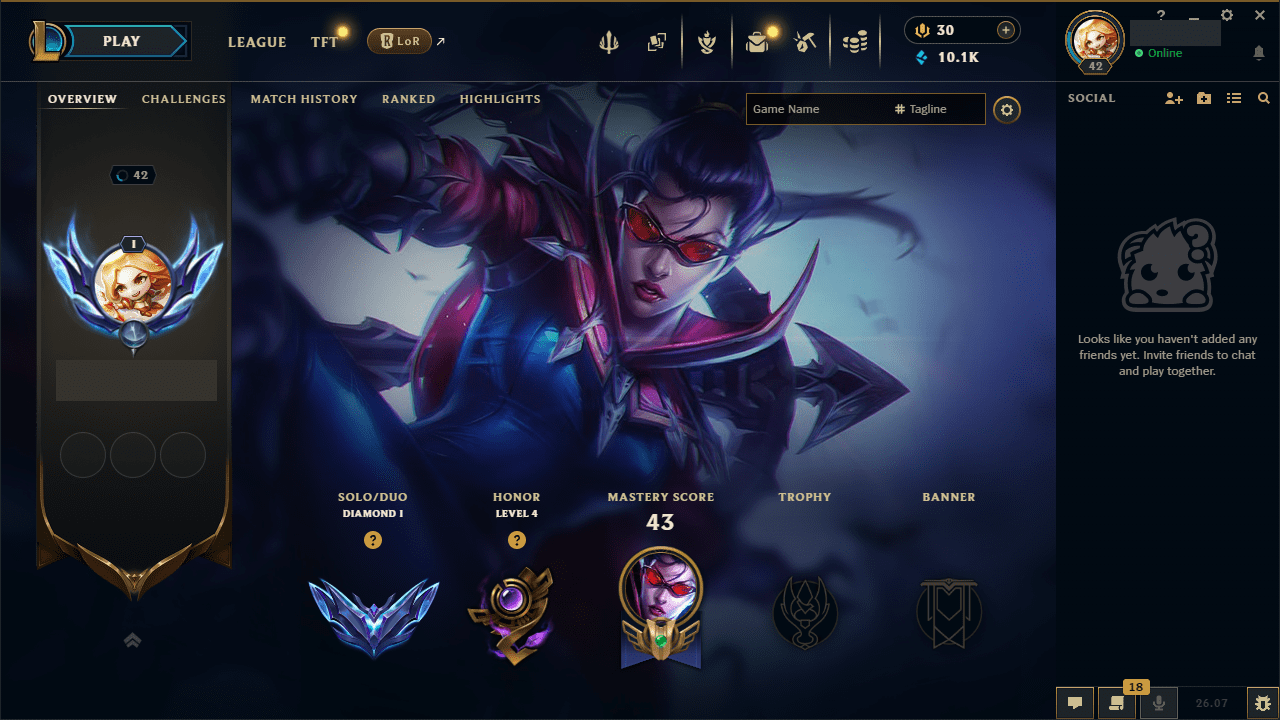The image size is (1280, 720).
Task: Mute the voice chat microphone
Action: pos(1158,703)
